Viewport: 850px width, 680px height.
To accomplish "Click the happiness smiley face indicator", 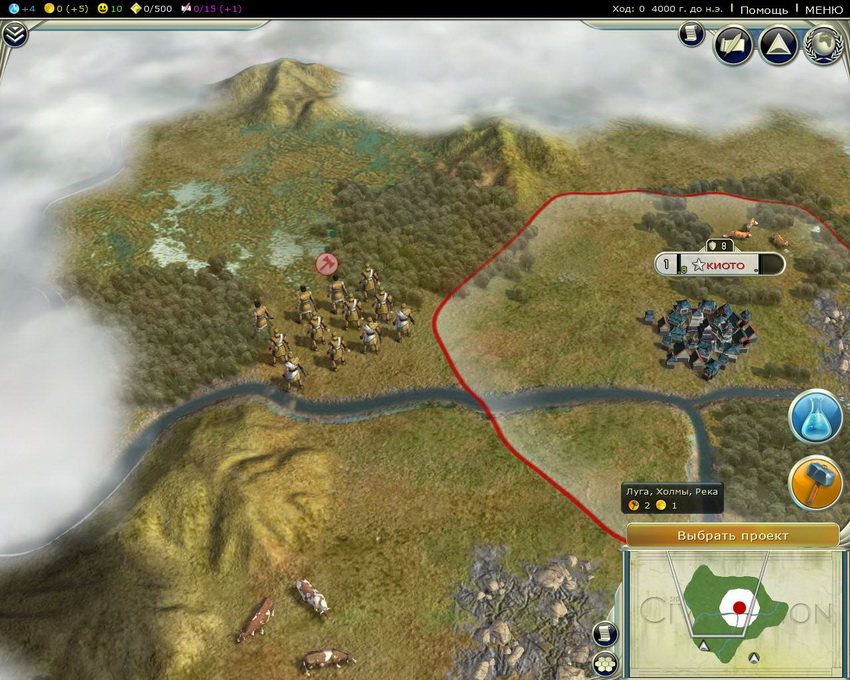I will [x=103, y=9].
